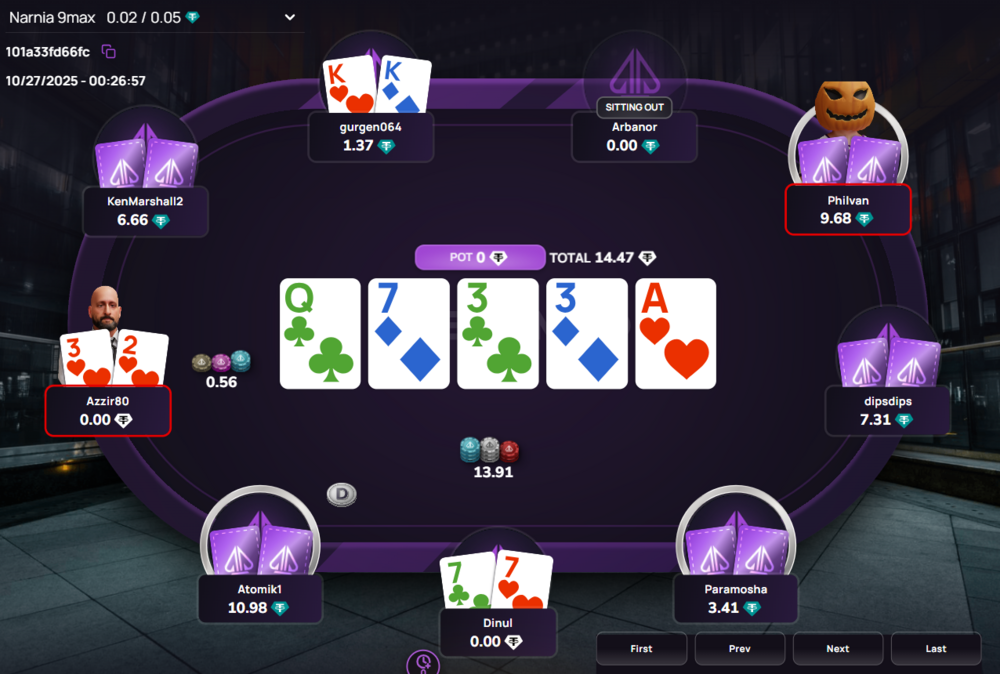Screen dimensions: 1000x674
Task: Open the Narnia 9max table dropdown
Action: [290, 17]
